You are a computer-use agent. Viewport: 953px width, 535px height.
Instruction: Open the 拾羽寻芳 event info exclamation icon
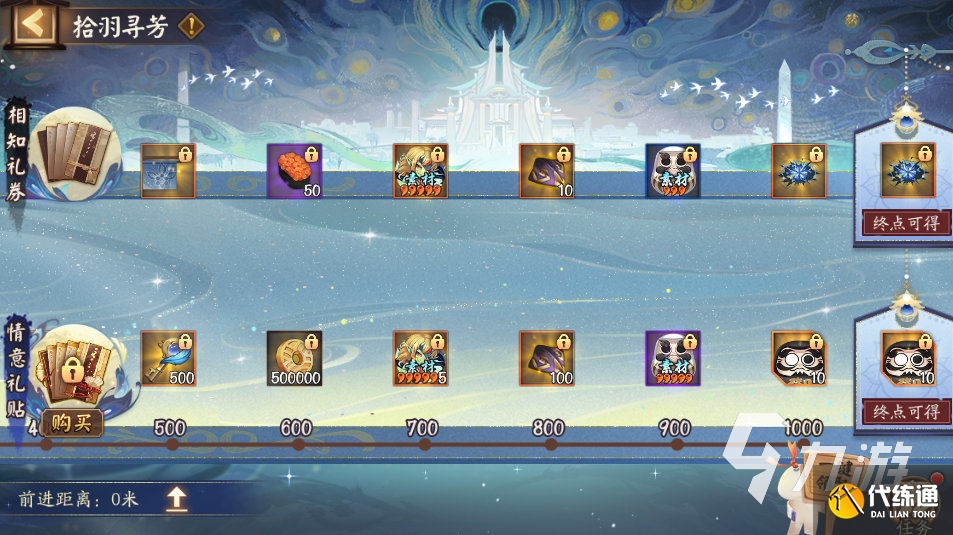click(x=190, y=27)
